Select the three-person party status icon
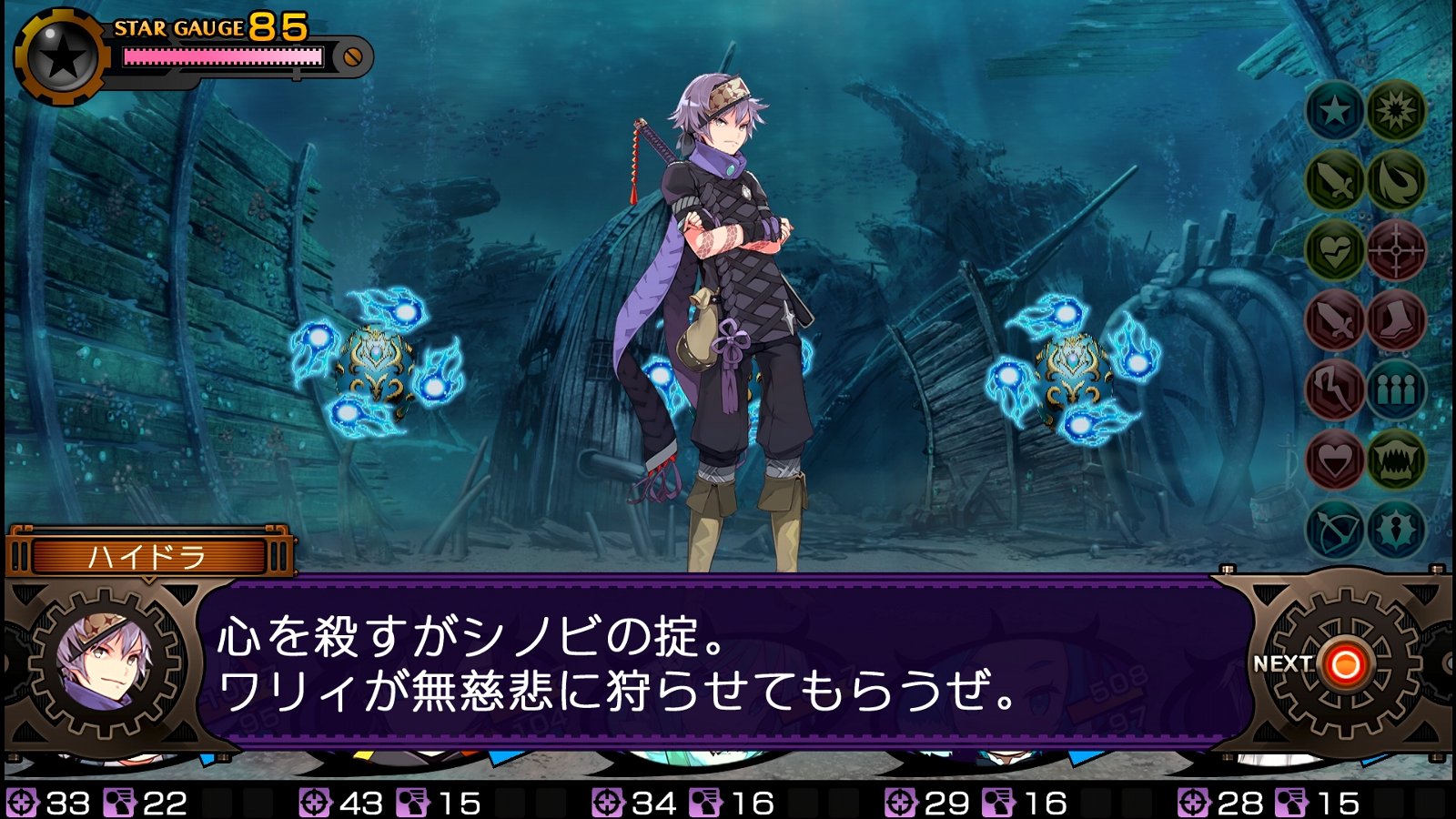 (1395, 388)
